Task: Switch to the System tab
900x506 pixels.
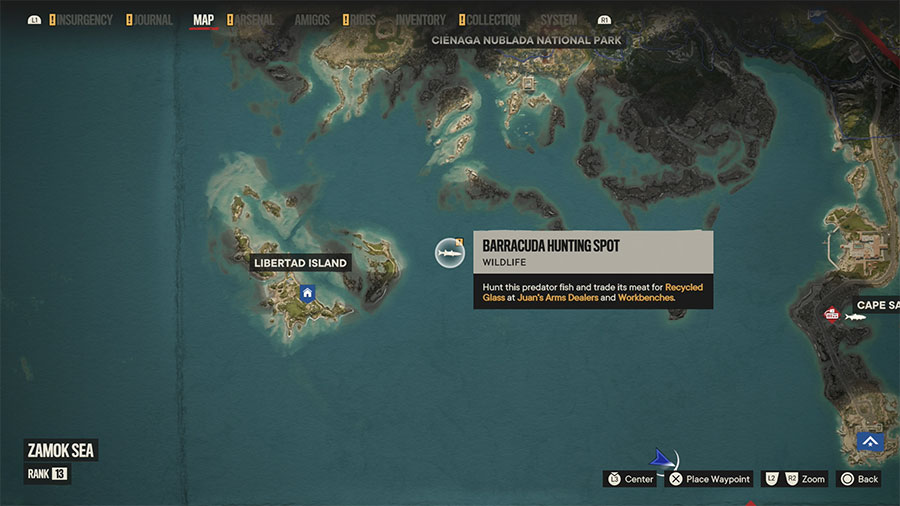Action: pos(558,20)
